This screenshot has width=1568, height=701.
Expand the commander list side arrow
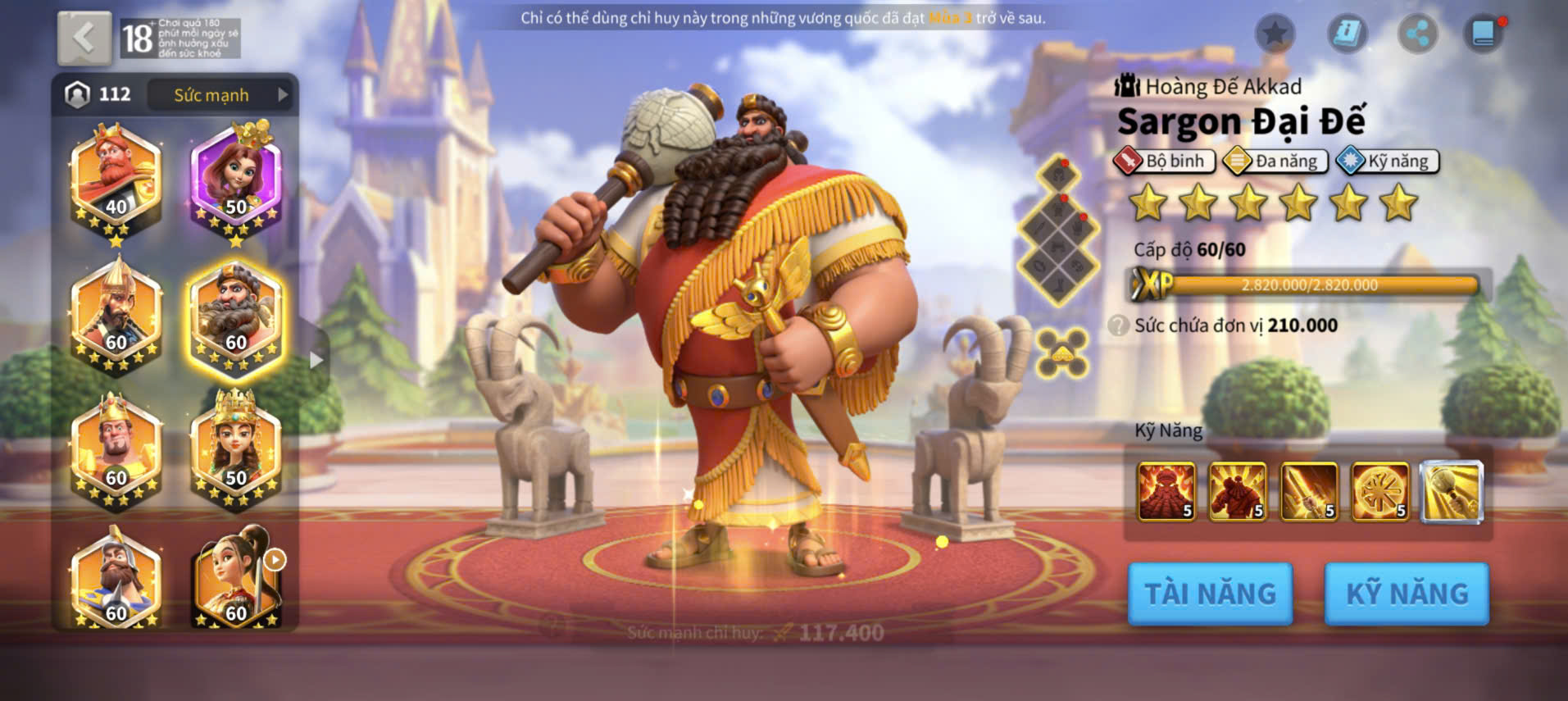coord(316,359)
